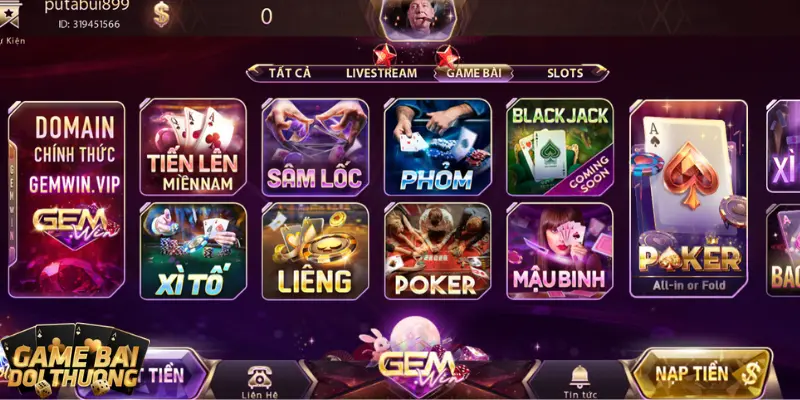The image size is (800, 400).
Task: Launch the Sâm Lốc card game
Action: pos(314,147)
